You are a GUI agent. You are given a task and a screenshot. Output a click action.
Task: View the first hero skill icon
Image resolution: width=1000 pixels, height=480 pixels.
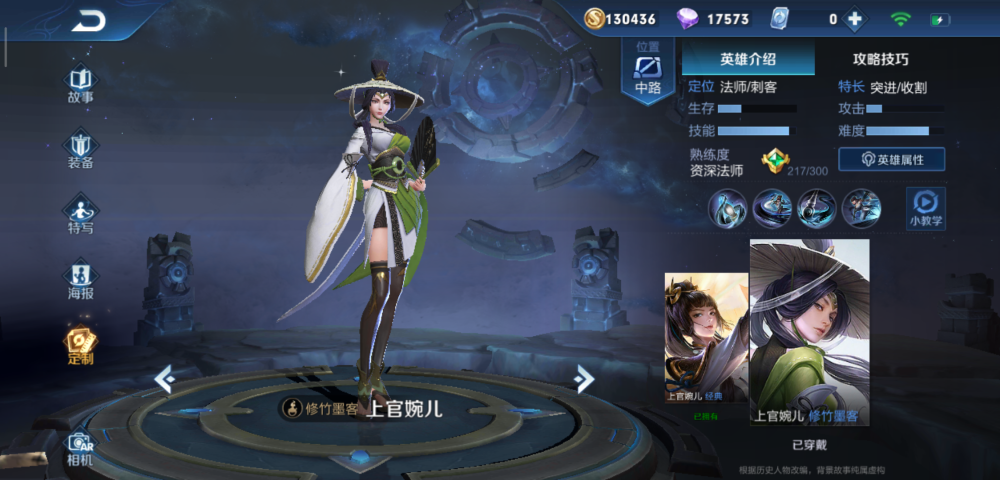coord(727,208)
